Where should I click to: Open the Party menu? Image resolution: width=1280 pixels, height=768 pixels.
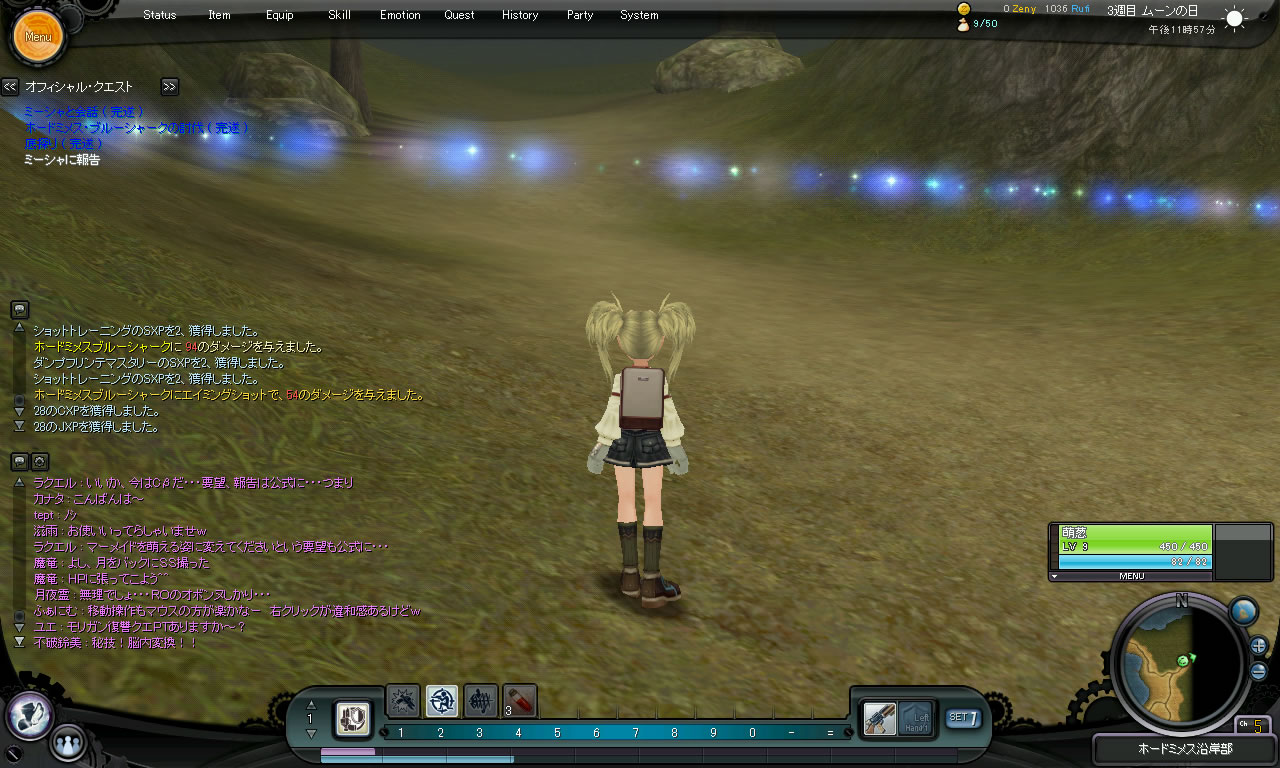coord(580,15)
